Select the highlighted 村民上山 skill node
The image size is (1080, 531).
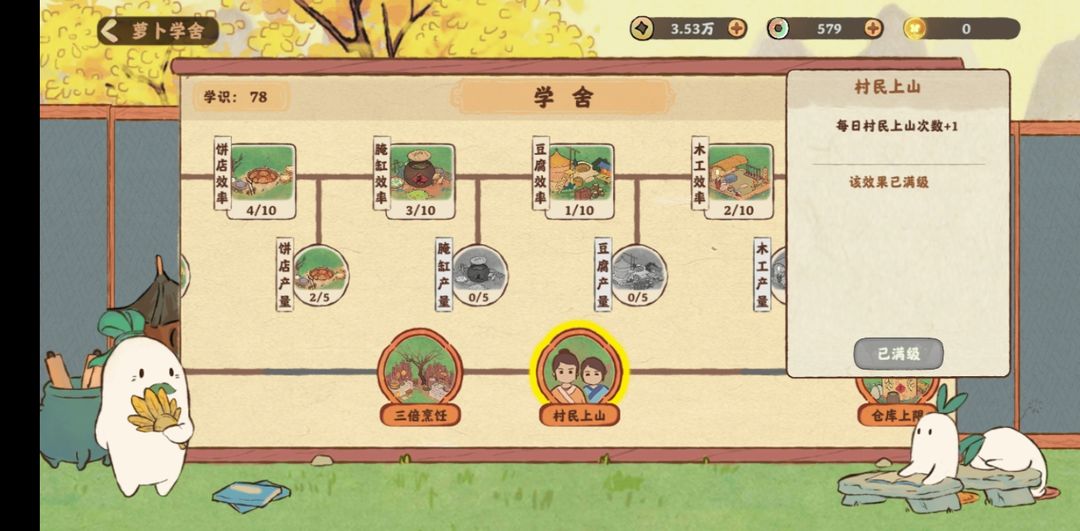pyautogui.click(x=580, y=372)
